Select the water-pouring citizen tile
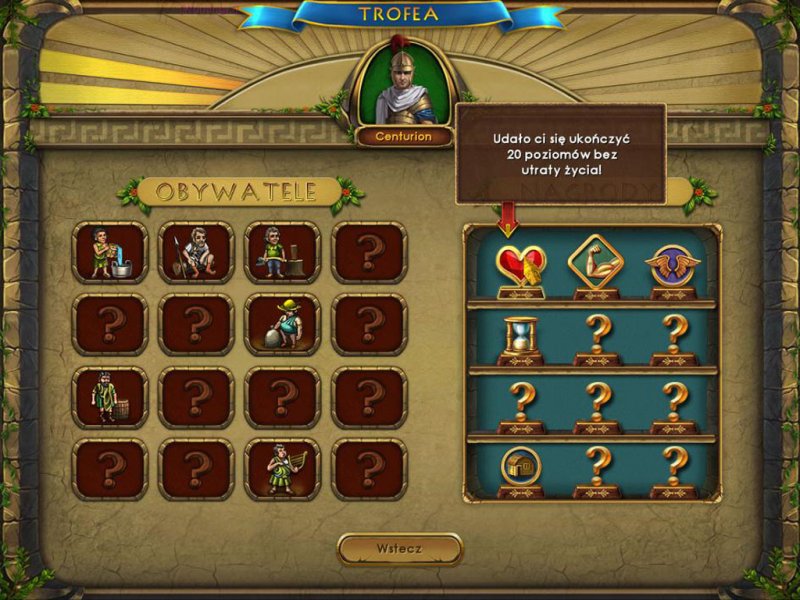 pos(110,253)
